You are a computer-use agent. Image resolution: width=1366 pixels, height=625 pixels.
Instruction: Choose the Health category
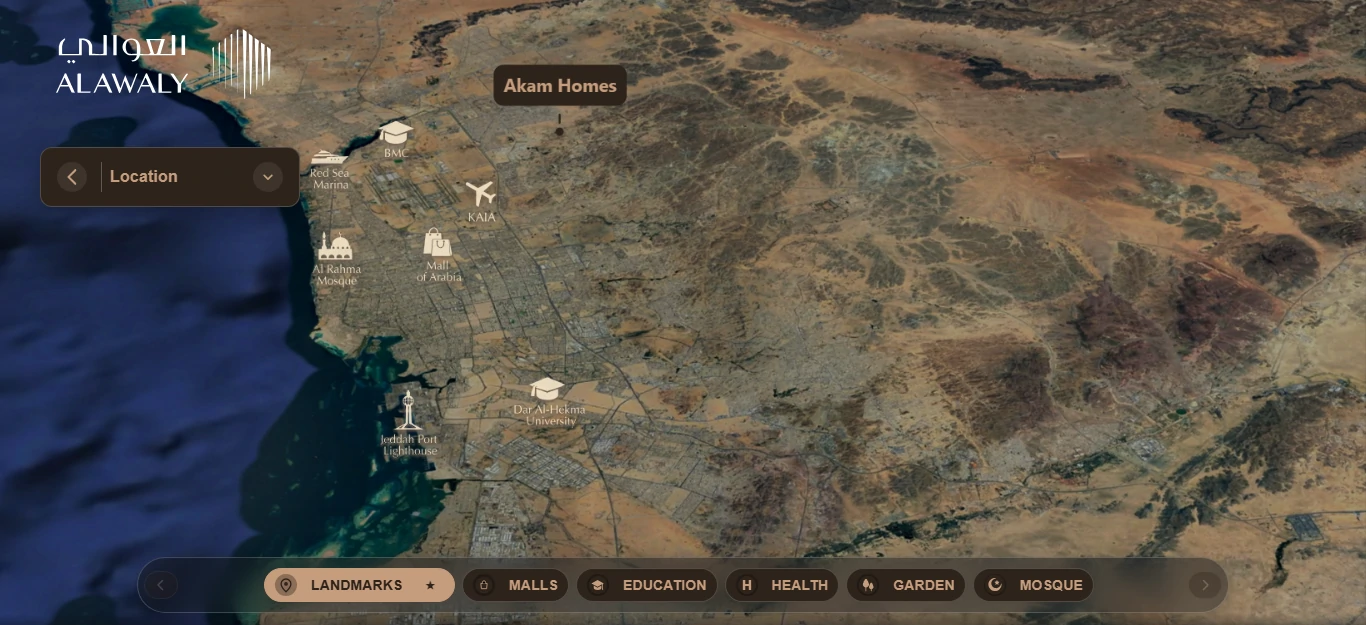coord(785,585)
